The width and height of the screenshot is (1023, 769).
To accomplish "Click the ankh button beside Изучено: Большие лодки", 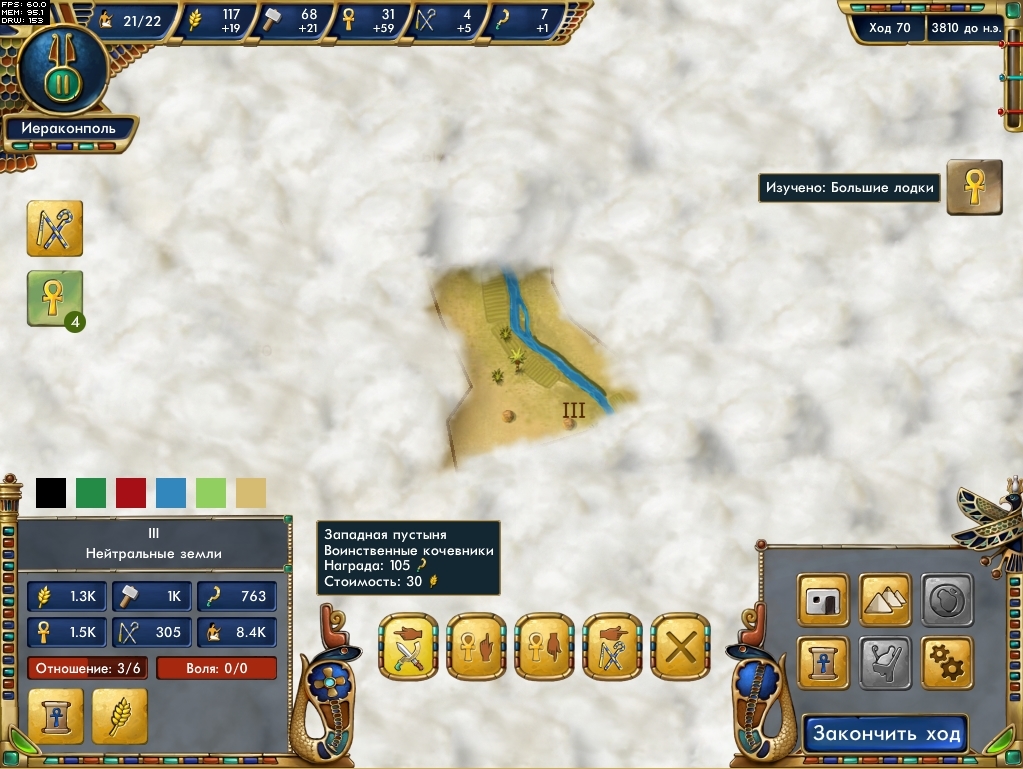I will point(974,187).
